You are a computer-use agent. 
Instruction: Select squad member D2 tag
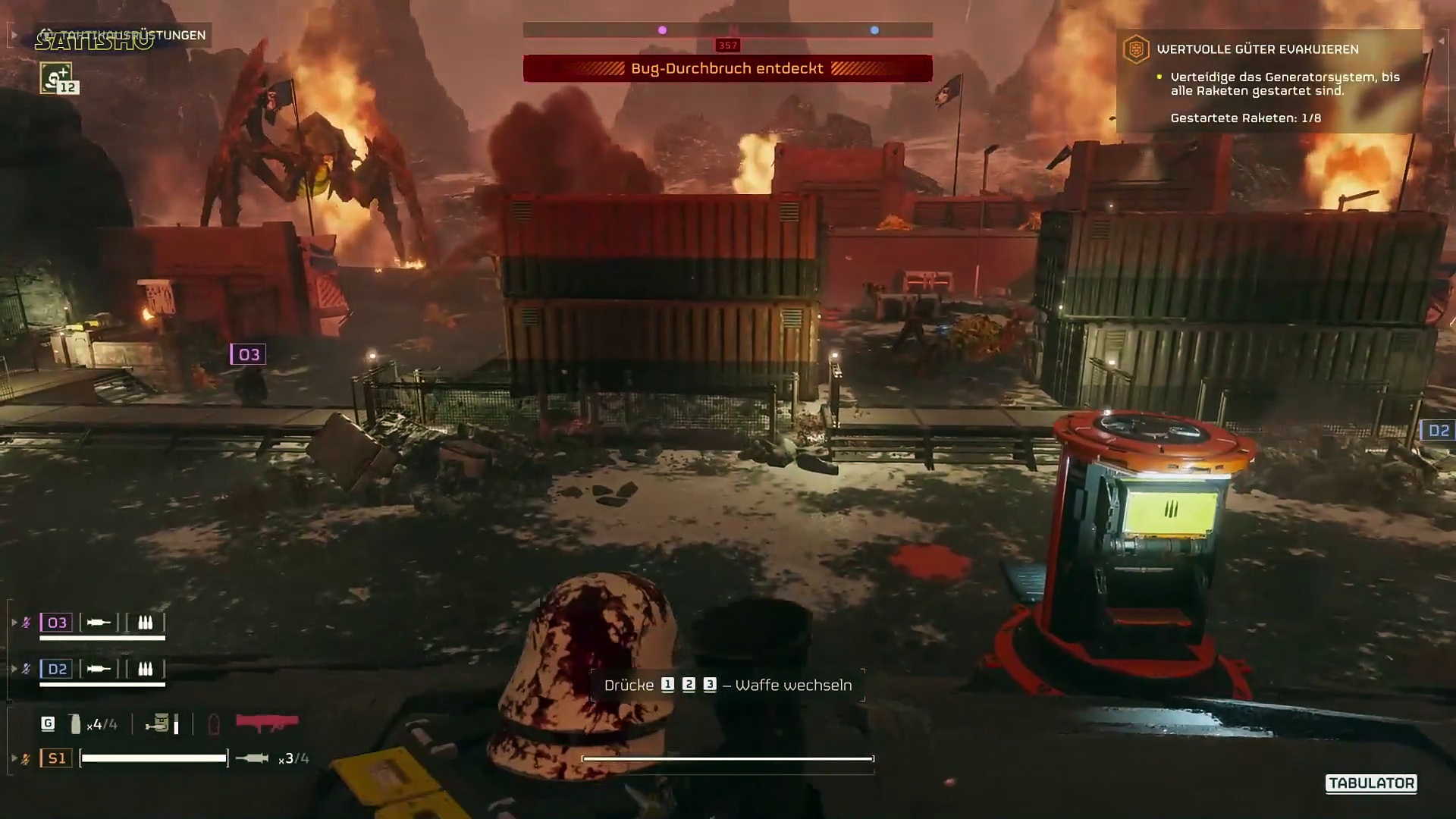(x=57, y=669)
